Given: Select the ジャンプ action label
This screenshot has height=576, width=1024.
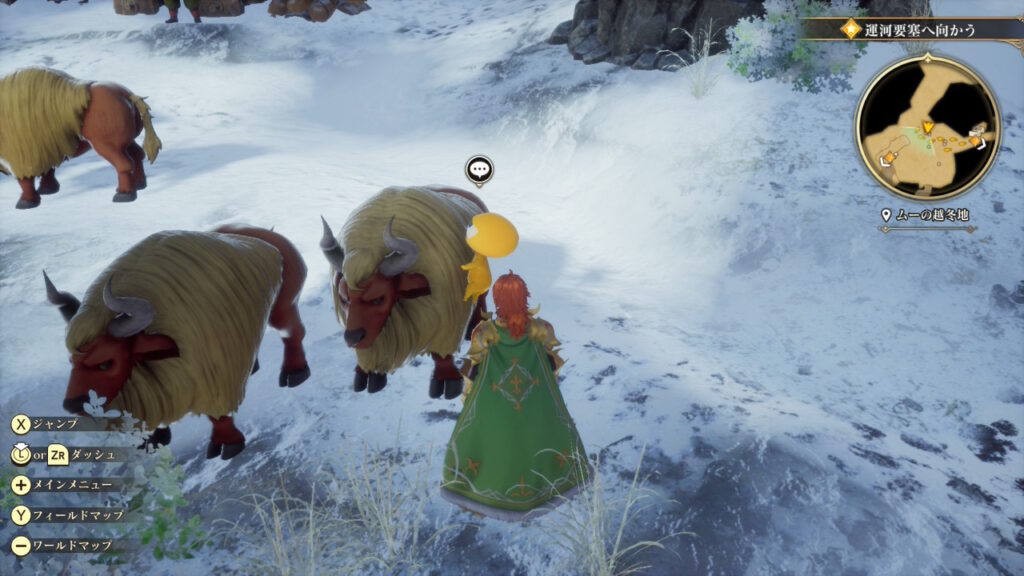Looking at the screenshot, I should [55, 423].
